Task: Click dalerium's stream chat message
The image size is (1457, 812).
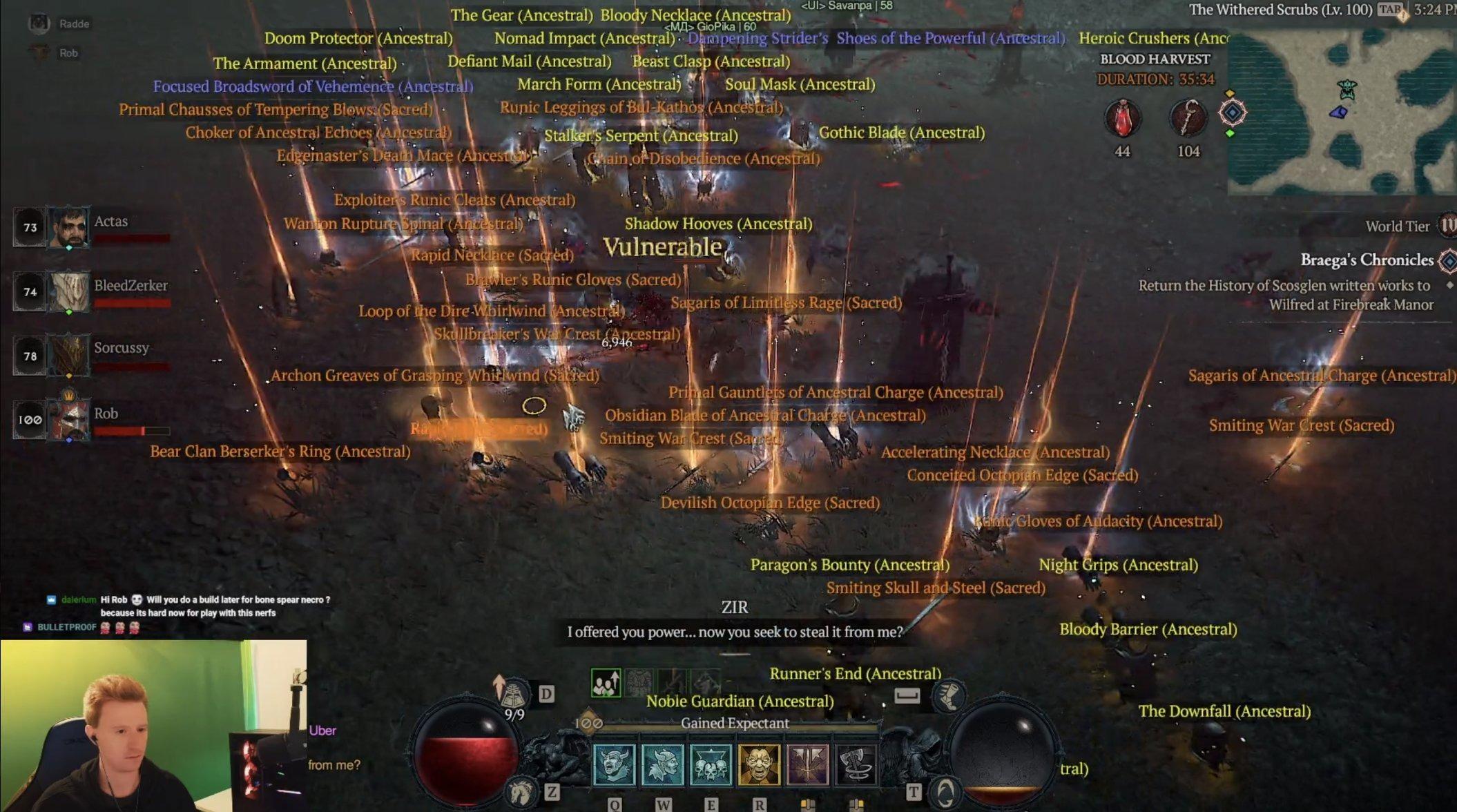Action: pyautogui.click(x=186, y=606)
